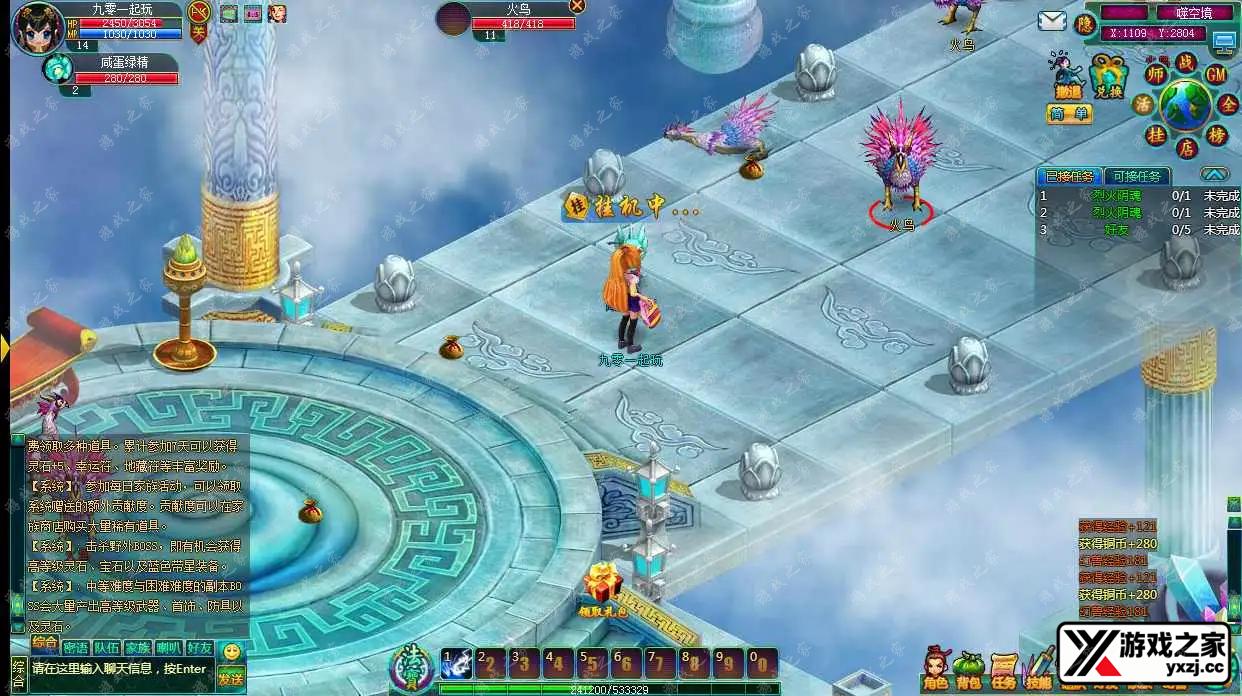Open the 榜 ranking button
1242x696 pixels.
pos(1217,135)
